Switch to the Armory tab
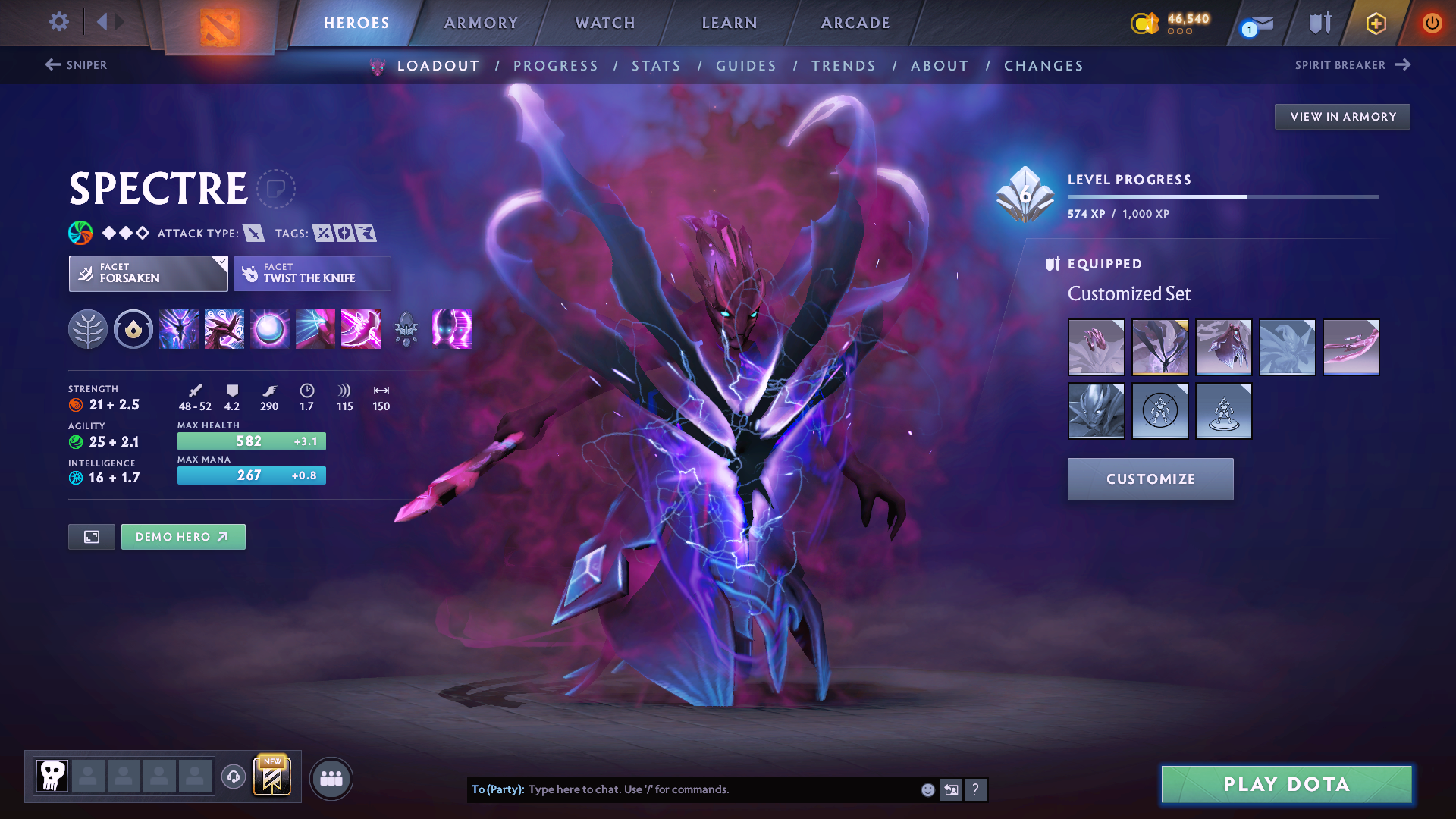The width and height of the screenshot is (1456, 819). pyautogui.click(x=481, y=23)
